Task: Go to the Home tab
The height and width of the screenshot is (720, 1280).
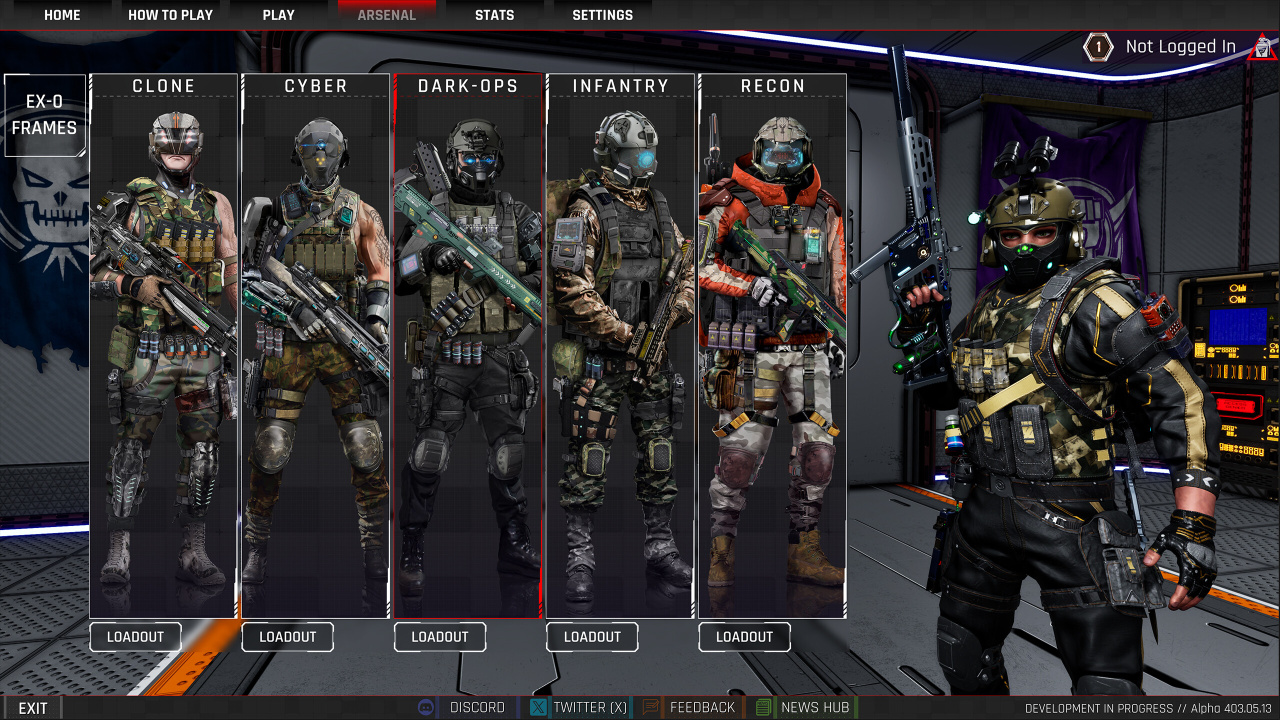Action: pyautogui.click(x=62, y=15)
